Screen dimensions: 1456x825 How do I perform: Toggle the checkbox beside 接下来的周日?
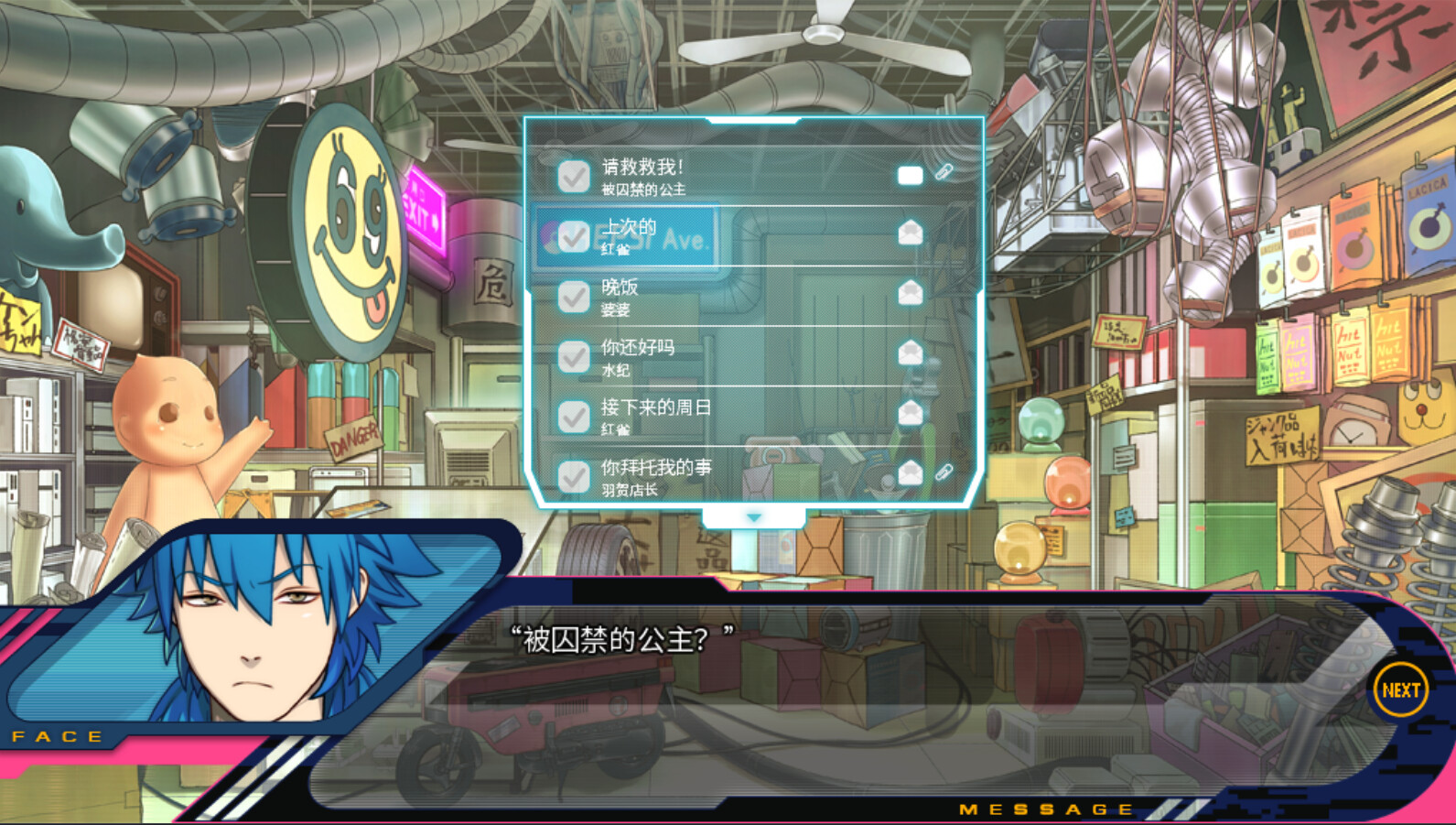(573, 414)
